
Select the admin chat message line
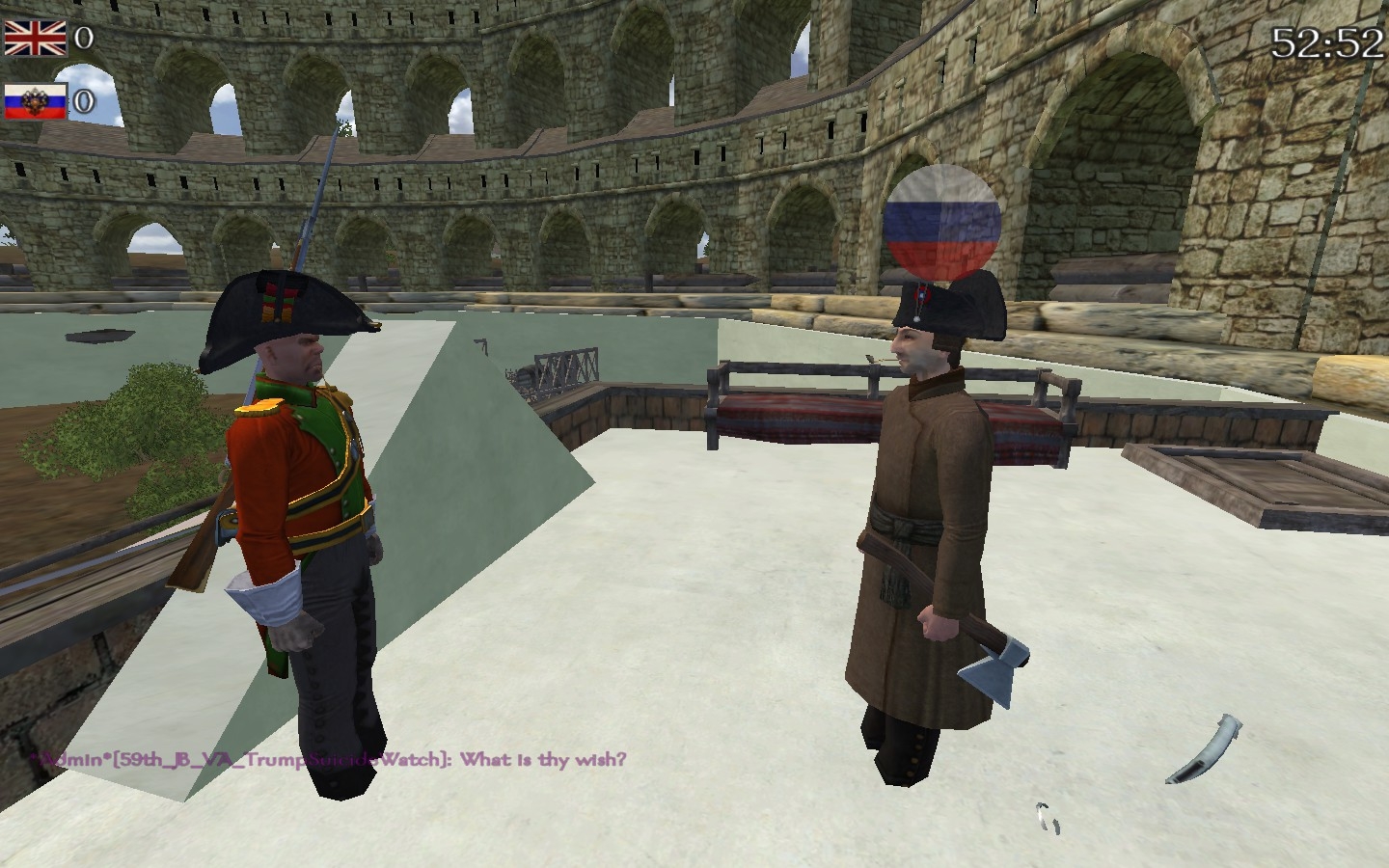pyautogui.click(x=328, y=759)
